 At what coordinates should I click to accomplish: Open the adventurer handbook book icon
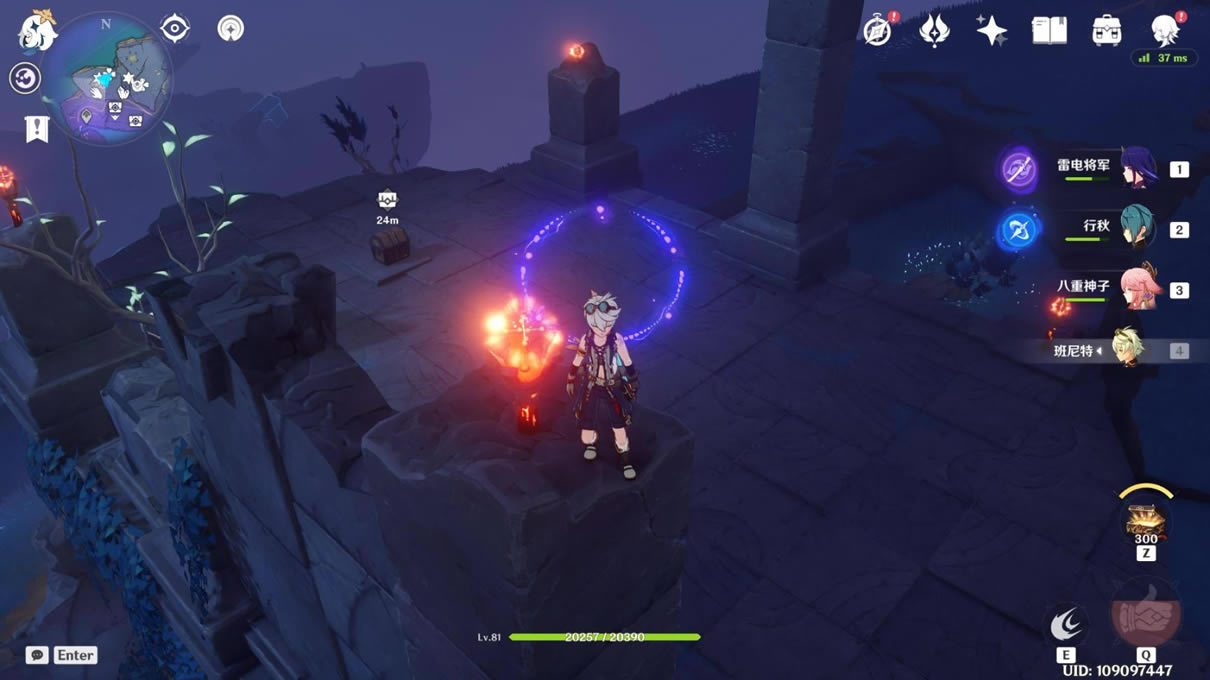click(1049, 31)
